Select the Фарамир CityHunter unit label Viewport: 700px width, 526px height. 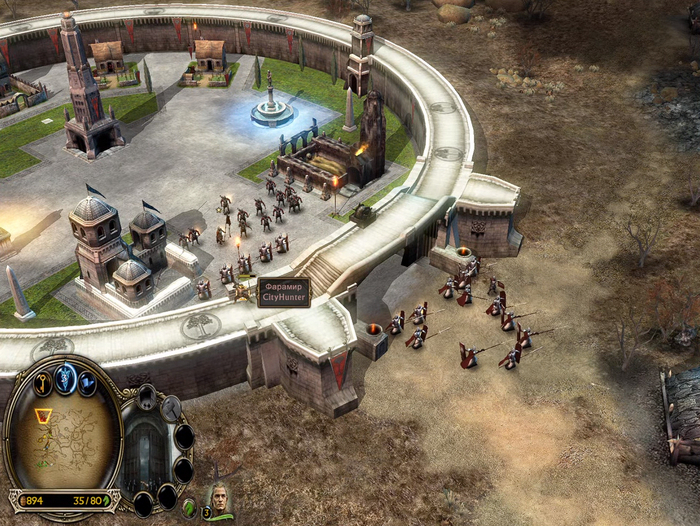tap(284, 292)
